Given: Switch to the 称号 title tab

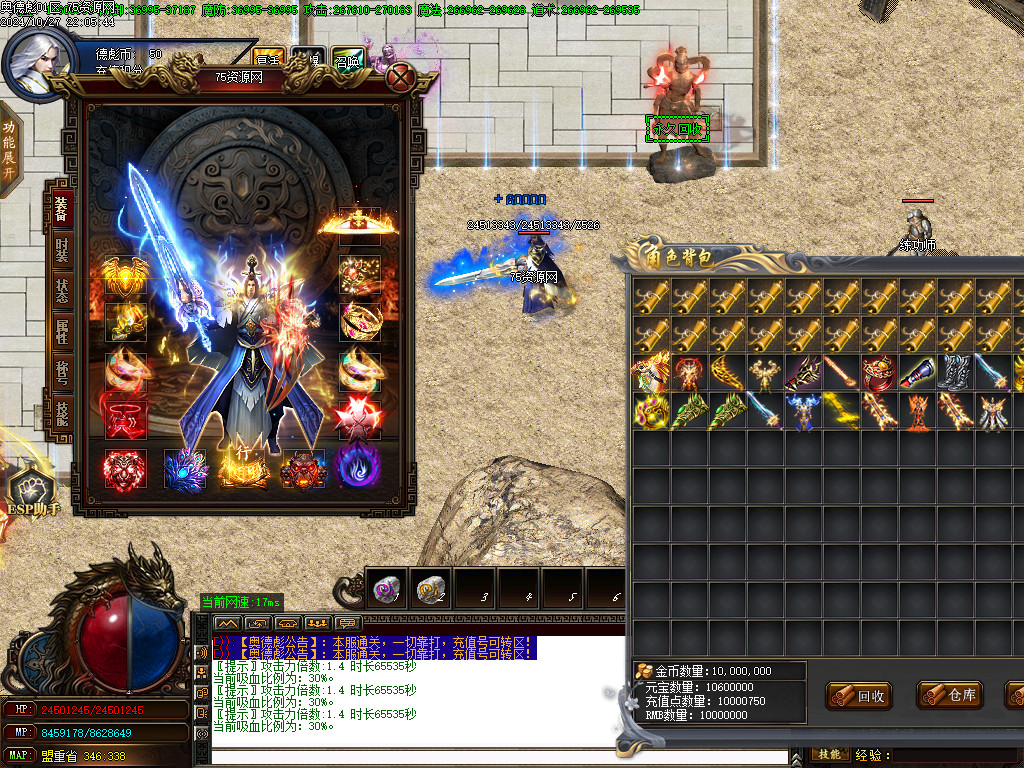Looking at the screenshot, I should [x=62, y=373].
